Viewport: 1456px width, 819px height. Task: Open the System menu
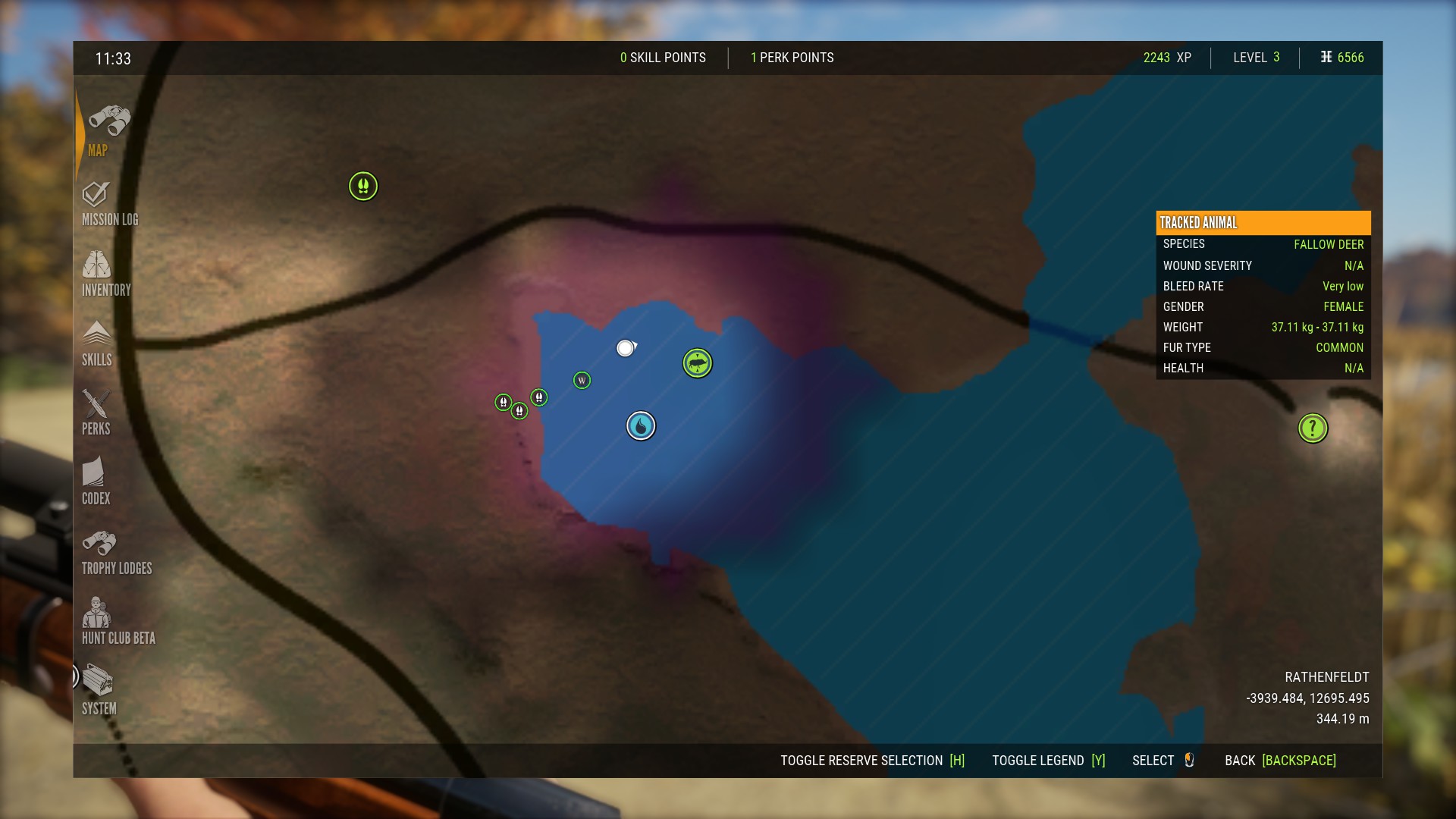[99, 692]
